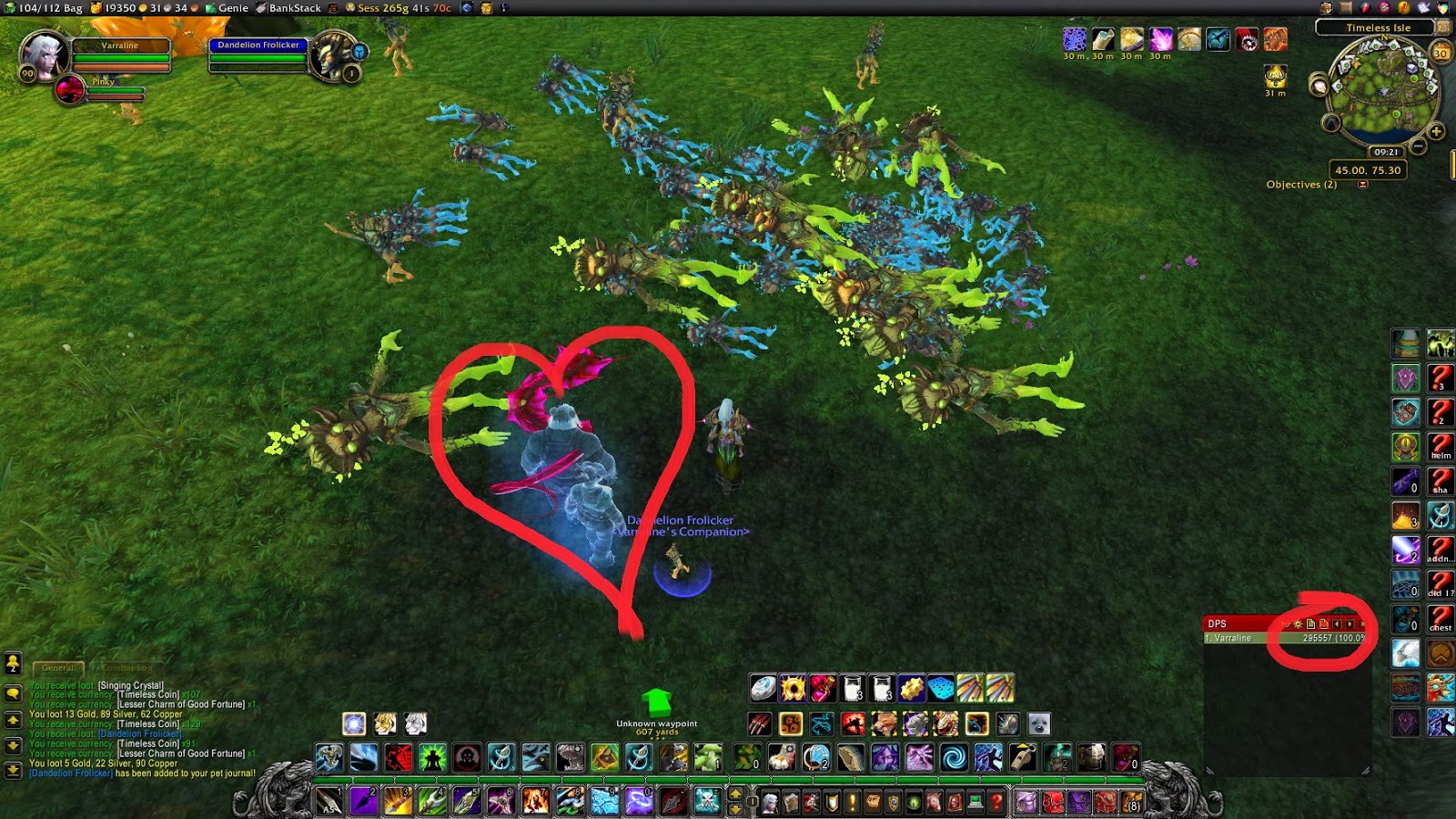1456x819 pixels.
Task: Switch to the Combat Log chat tab
Action: tap(127, 669)
